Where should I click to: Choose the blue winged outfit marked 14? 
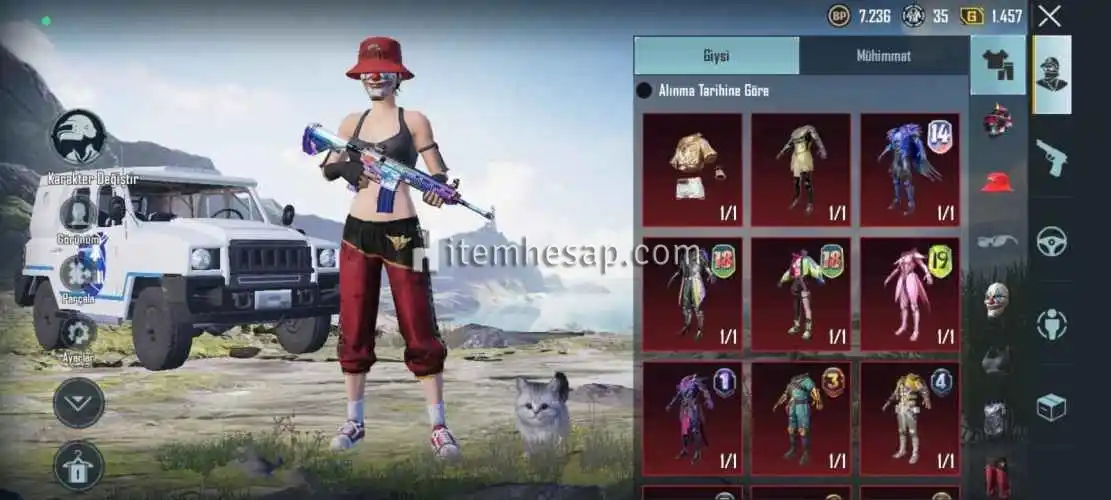pos(910,169)
